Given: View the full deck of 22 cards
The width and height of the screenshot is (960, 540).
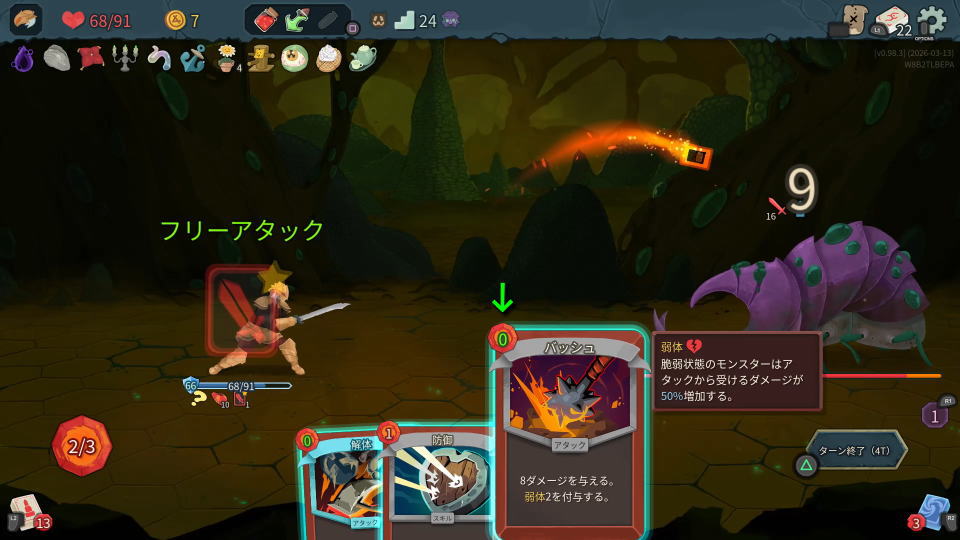Looking at the screenshot, I should (890, 20).
